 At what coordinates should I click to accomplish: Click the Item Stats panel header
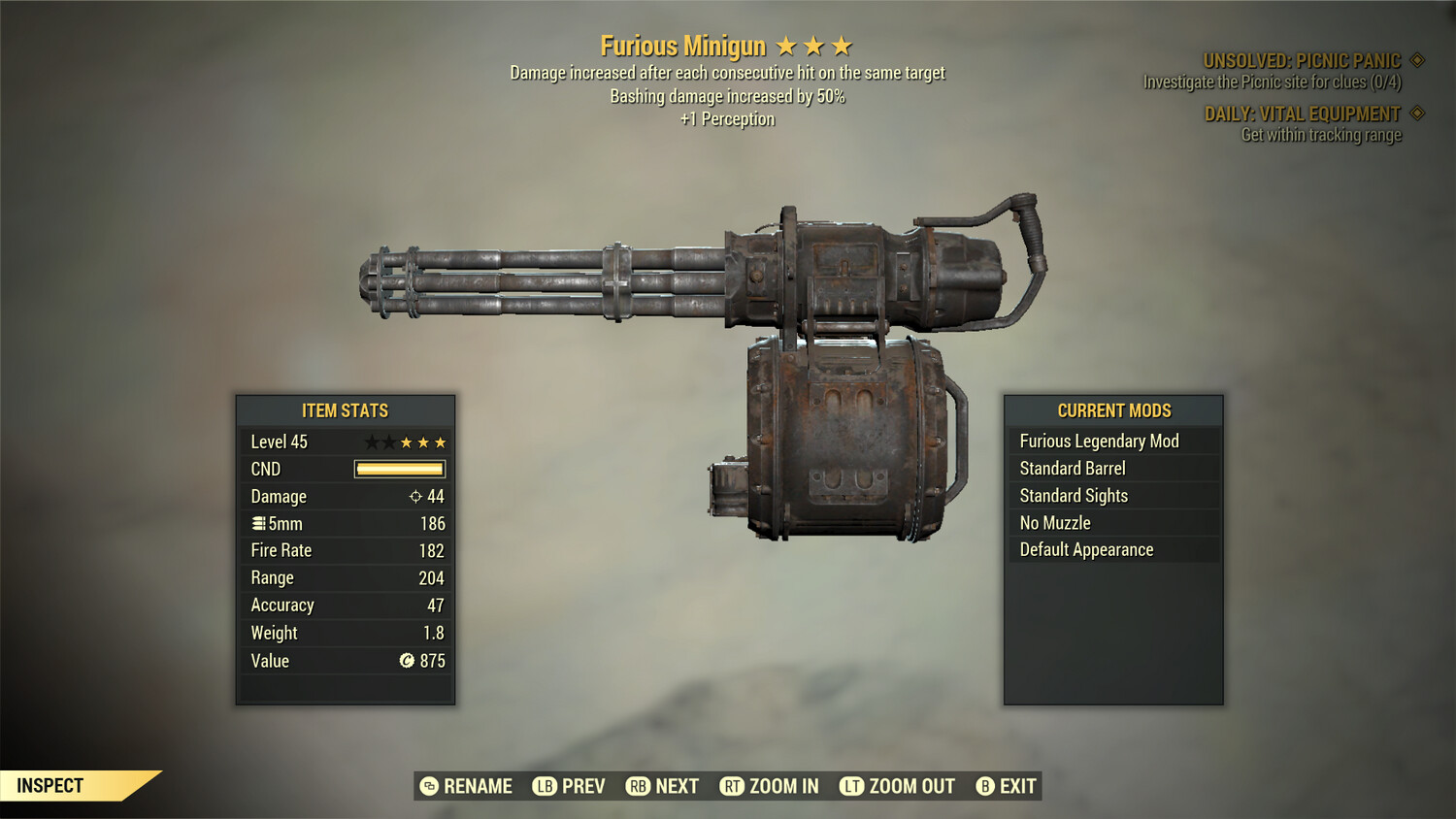(345, 410)
